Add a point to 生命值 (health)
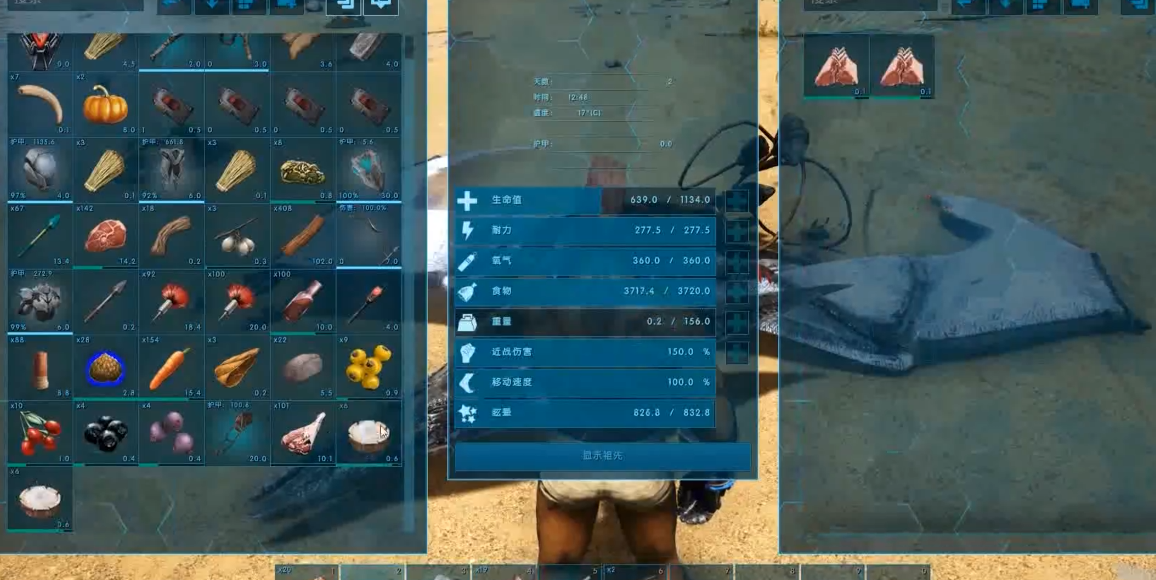The height and width of the screenshot is (580, 1156). click(x=737, y=201)
